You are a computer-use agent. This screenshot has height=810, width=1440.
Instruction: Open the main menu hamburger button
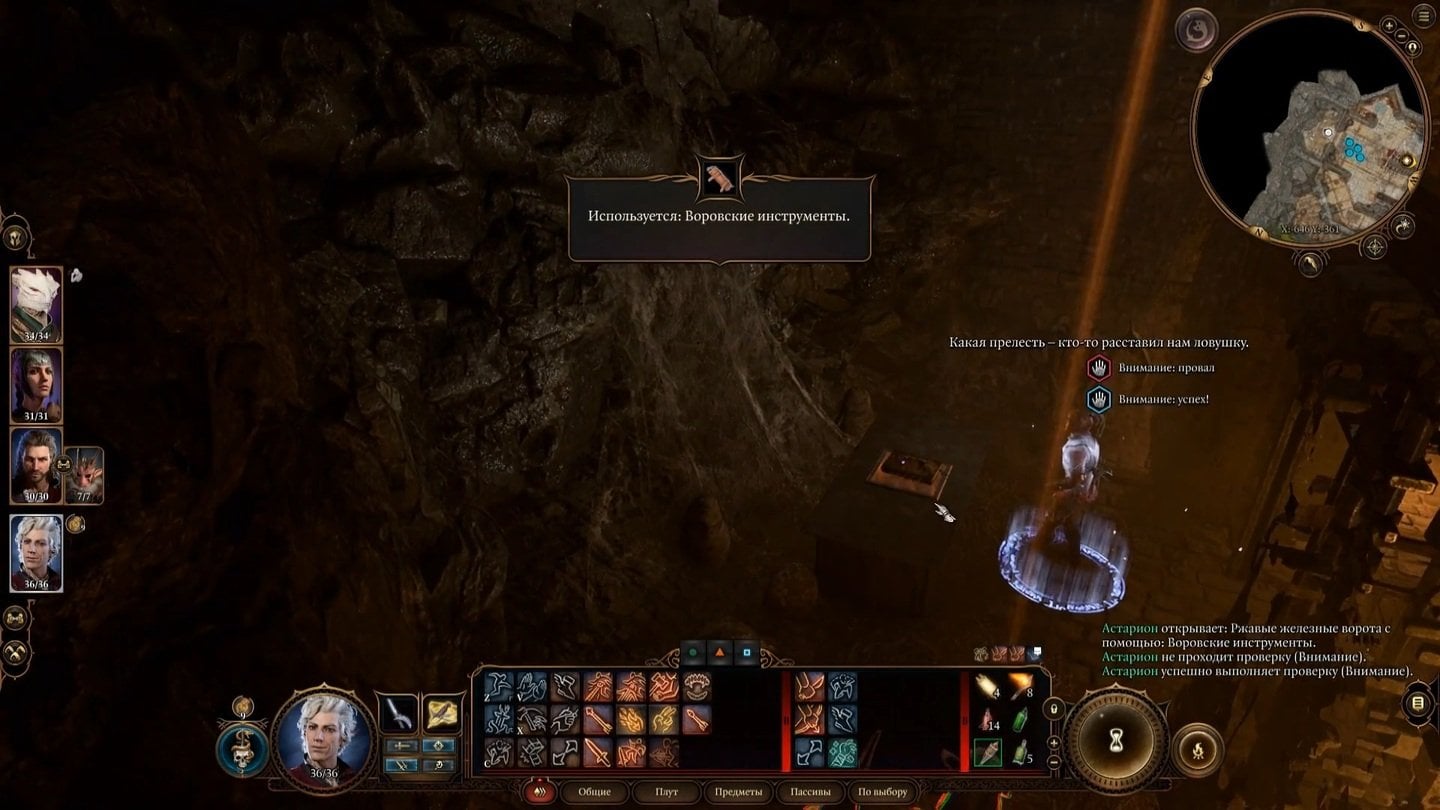point(1423,16)
